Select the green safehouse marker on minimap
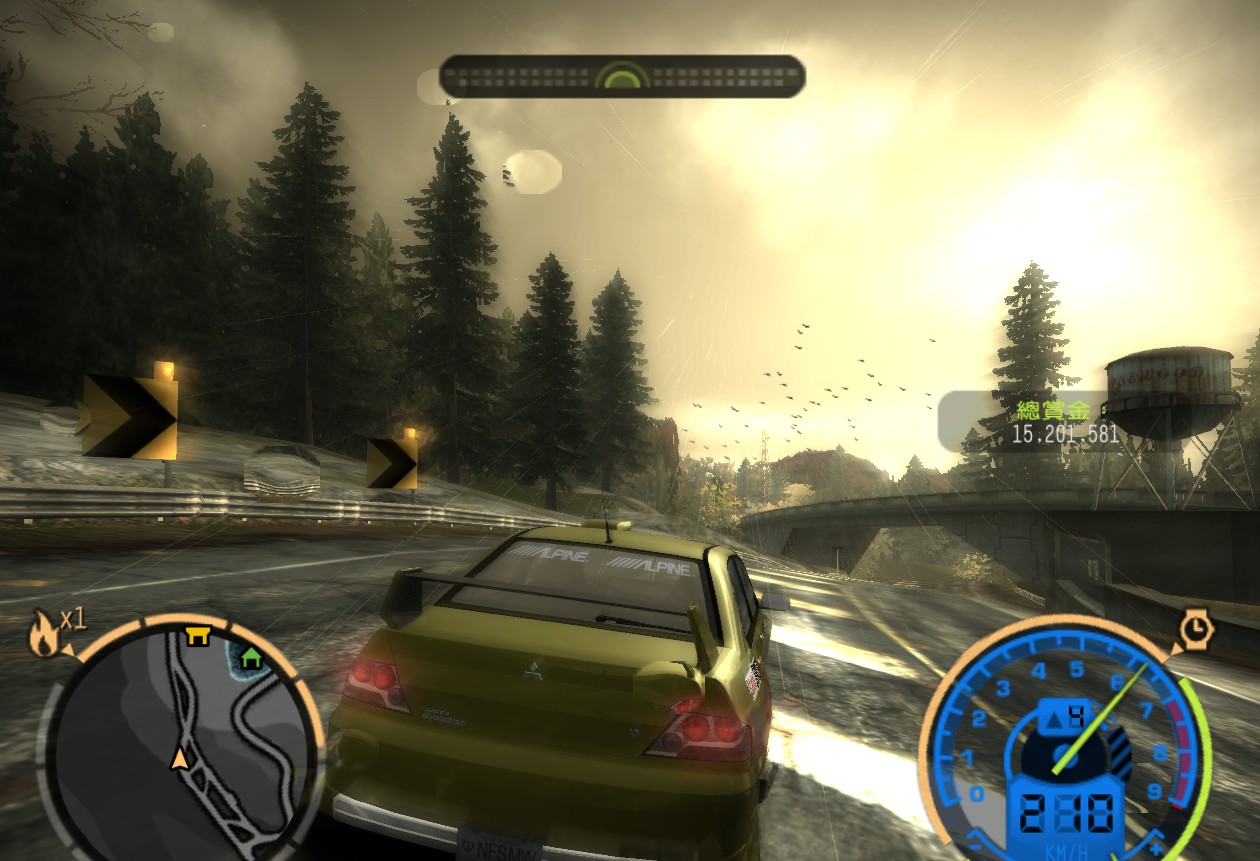Image resolution: width=1260 pixels, height=861 pixels. (250, 658)
